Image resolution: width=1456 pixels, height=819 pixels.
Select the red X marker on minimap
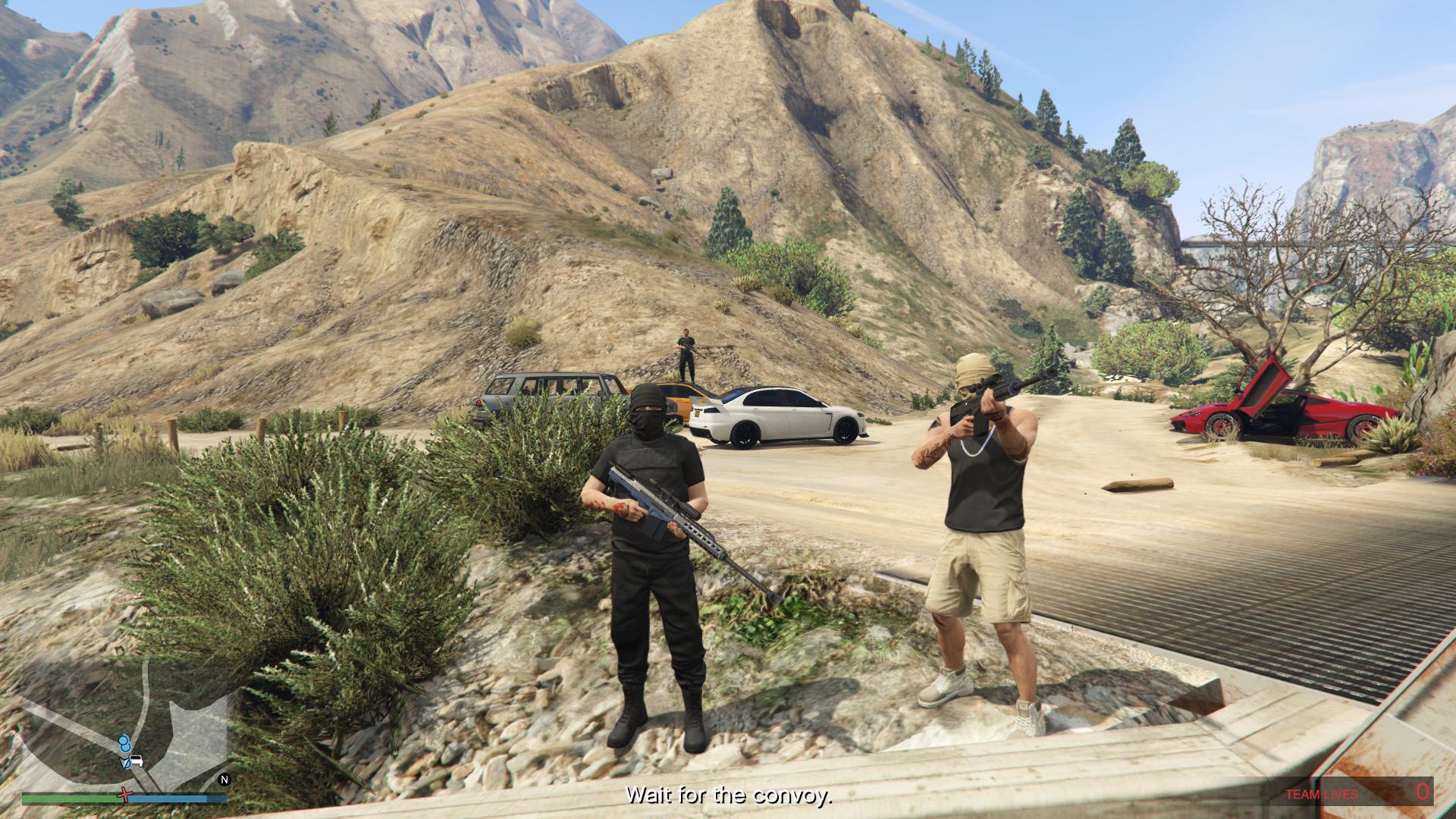pyautogui.click(x=124, y=795)
